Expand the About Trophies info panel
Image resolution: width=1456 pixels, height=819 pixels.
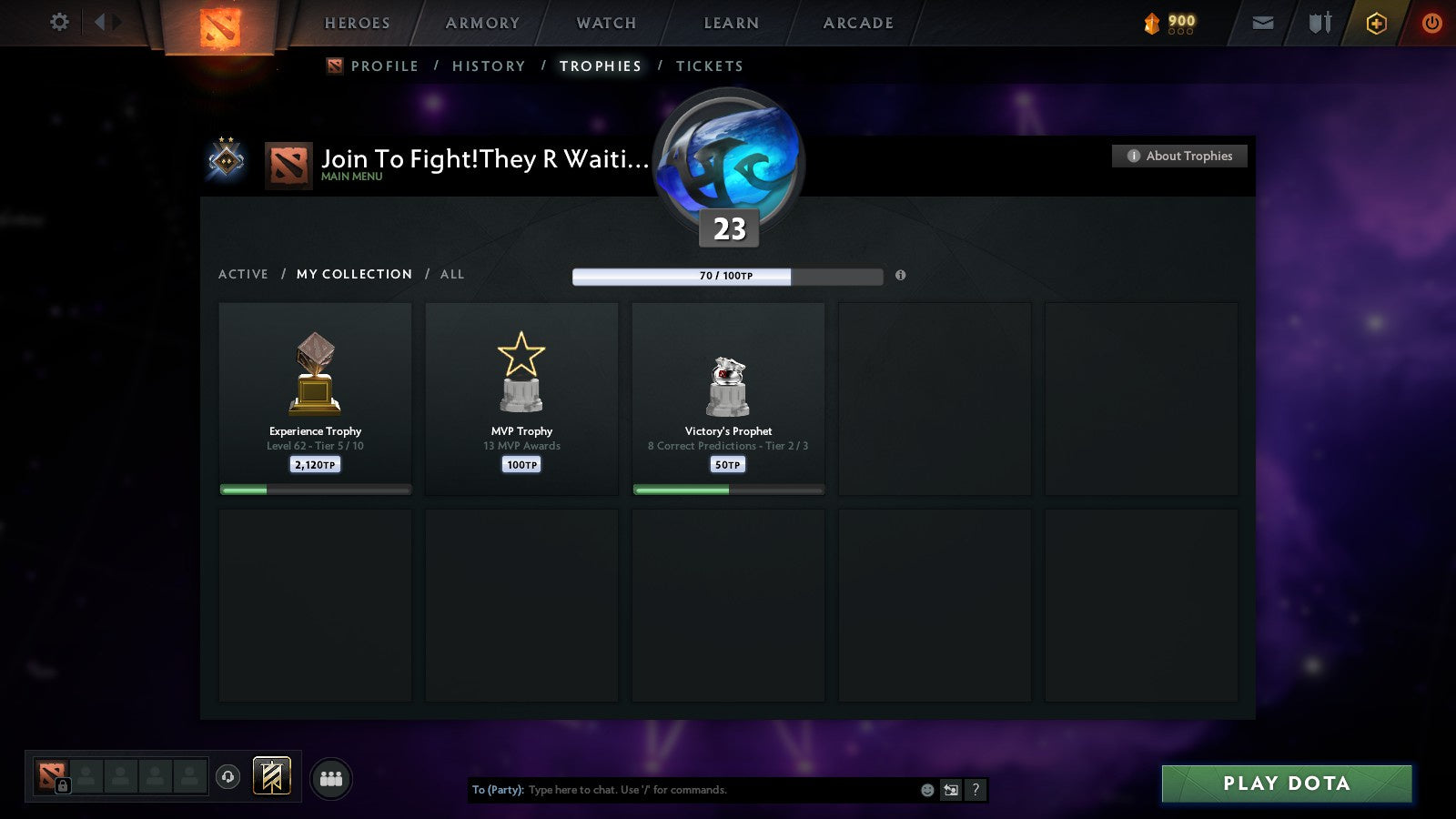coord(1178,156)
